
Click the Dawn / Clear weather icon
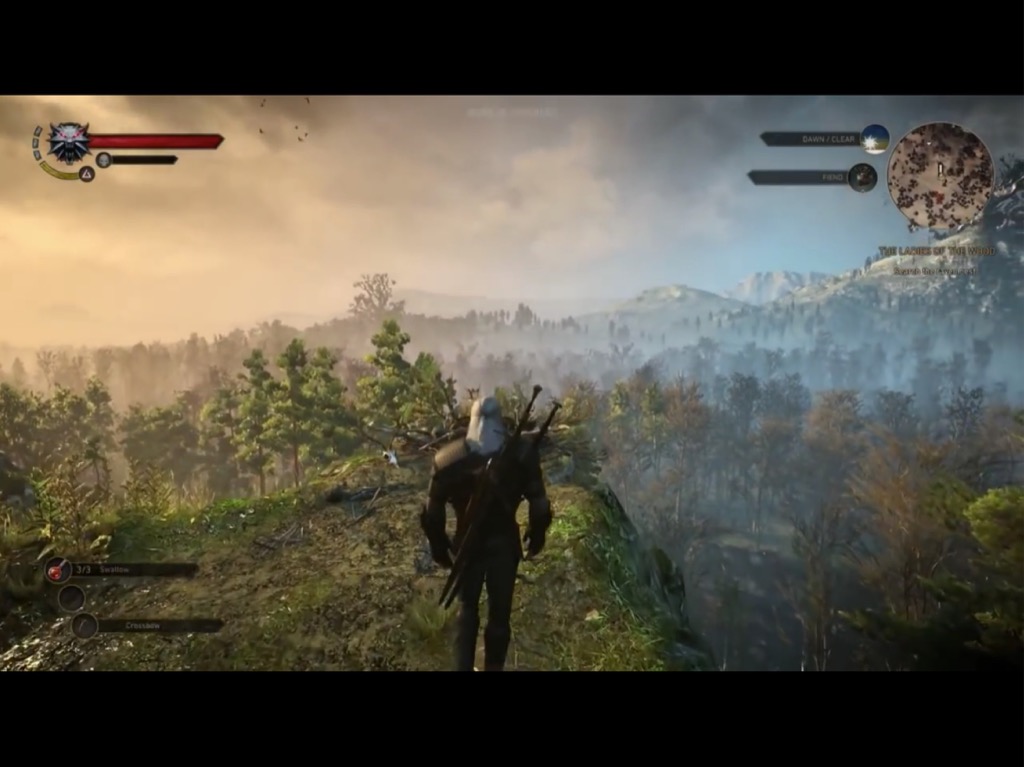[875, 139]
